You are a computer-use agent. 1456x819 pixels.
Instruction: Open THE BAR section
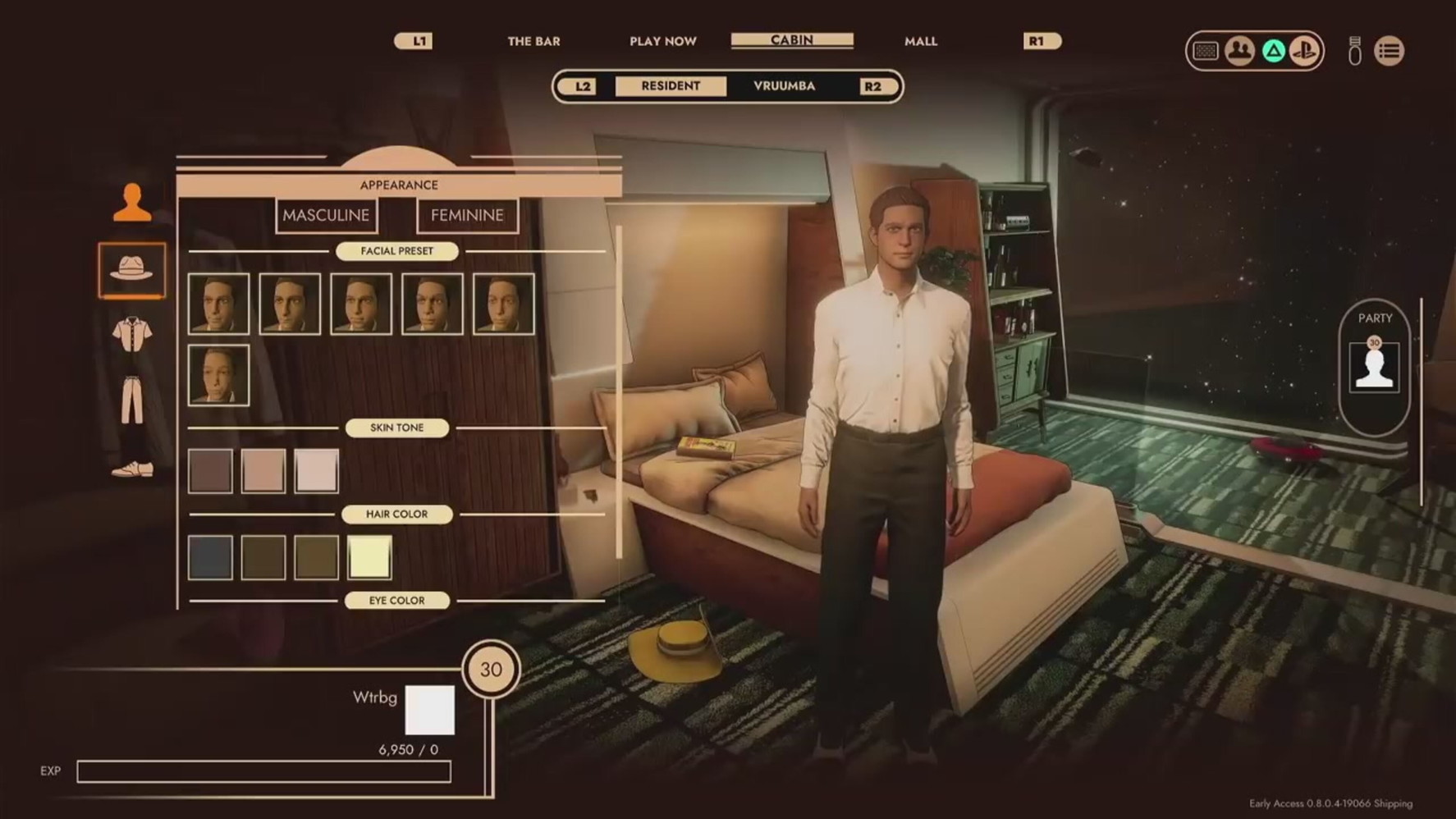click(x=534, y=40)
